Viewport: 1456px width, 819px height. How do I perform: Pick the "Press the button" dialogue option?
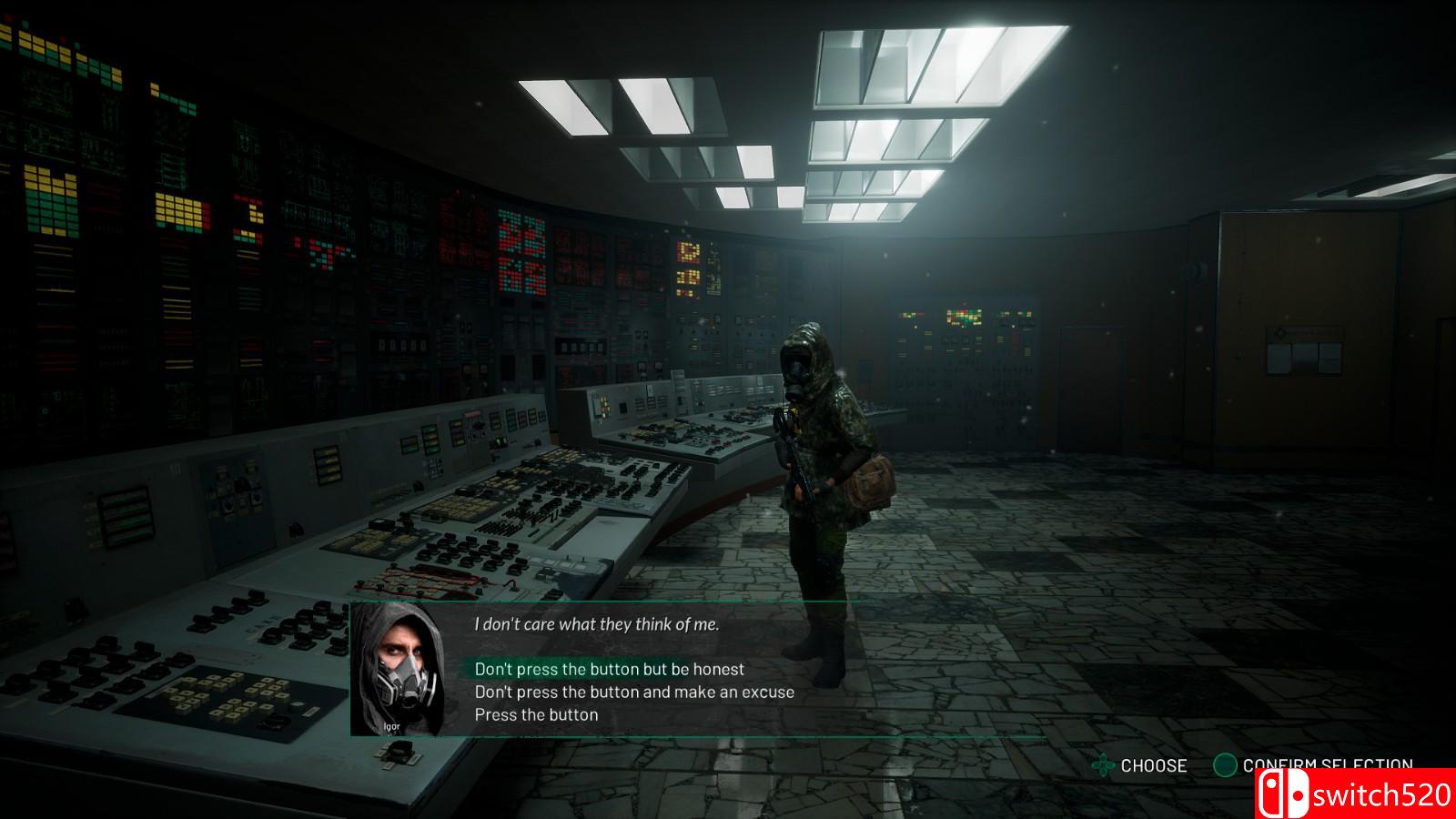point(536,715)
